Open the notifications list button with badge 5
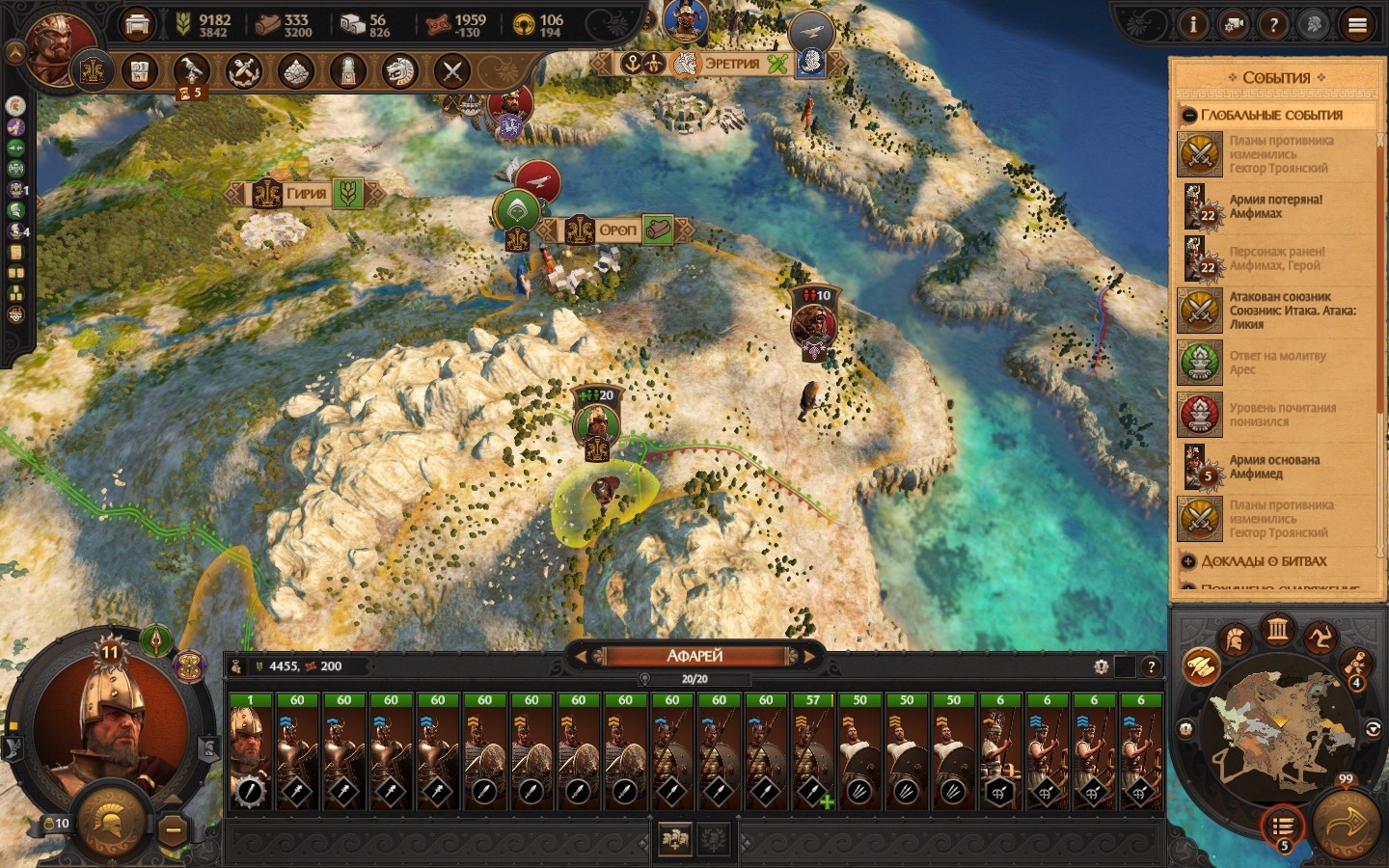Screen dimensions: 1389x868 point(1282,827)
